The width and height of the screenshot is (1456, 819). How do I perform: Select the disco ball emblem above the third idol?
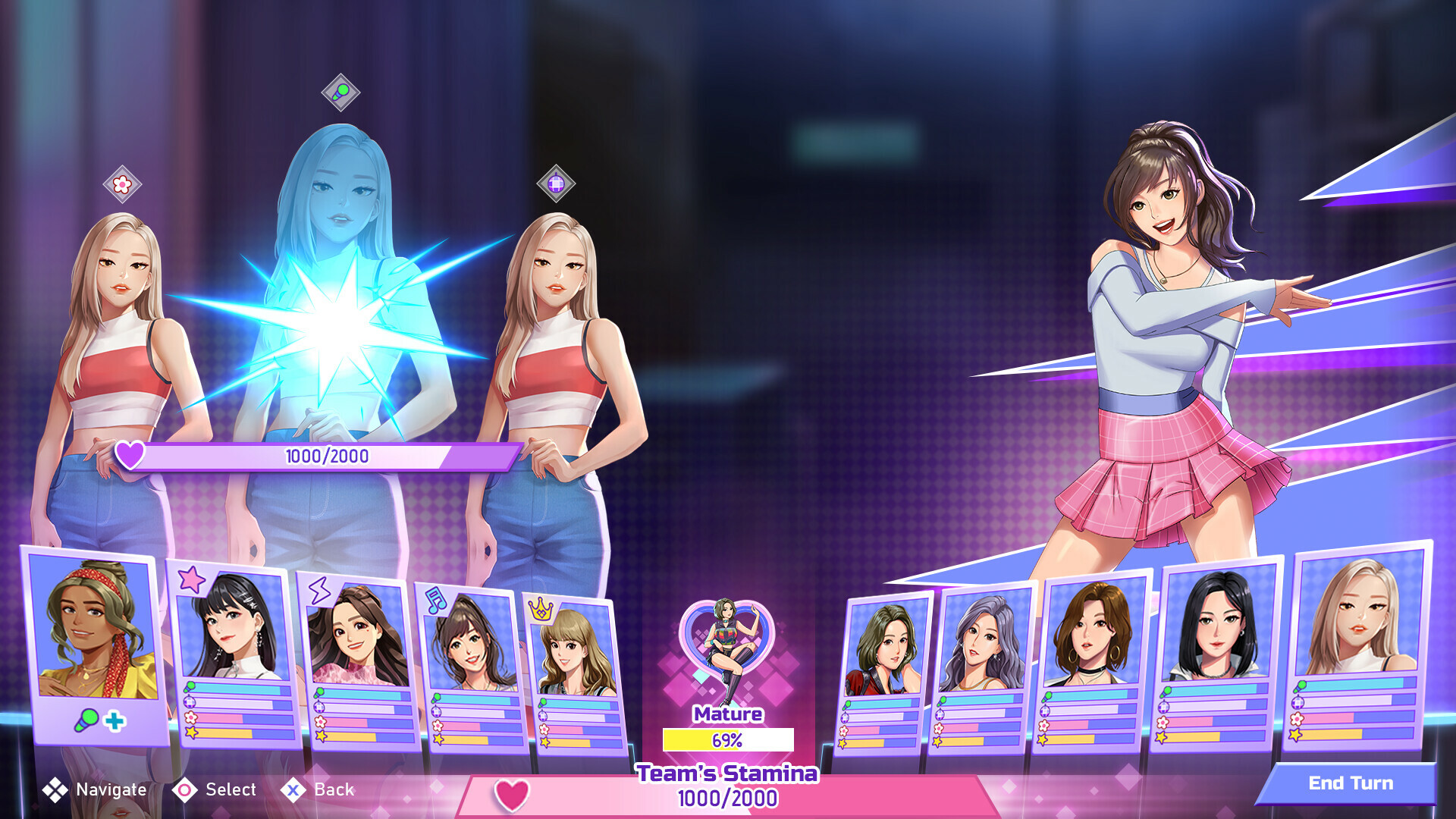coord(557,182)
